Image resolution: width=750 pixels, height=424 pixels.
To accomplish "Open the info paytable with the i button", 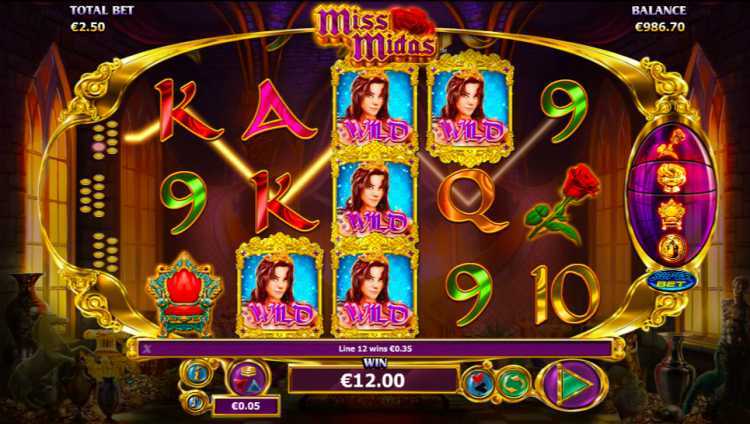I will pos(196,374).
